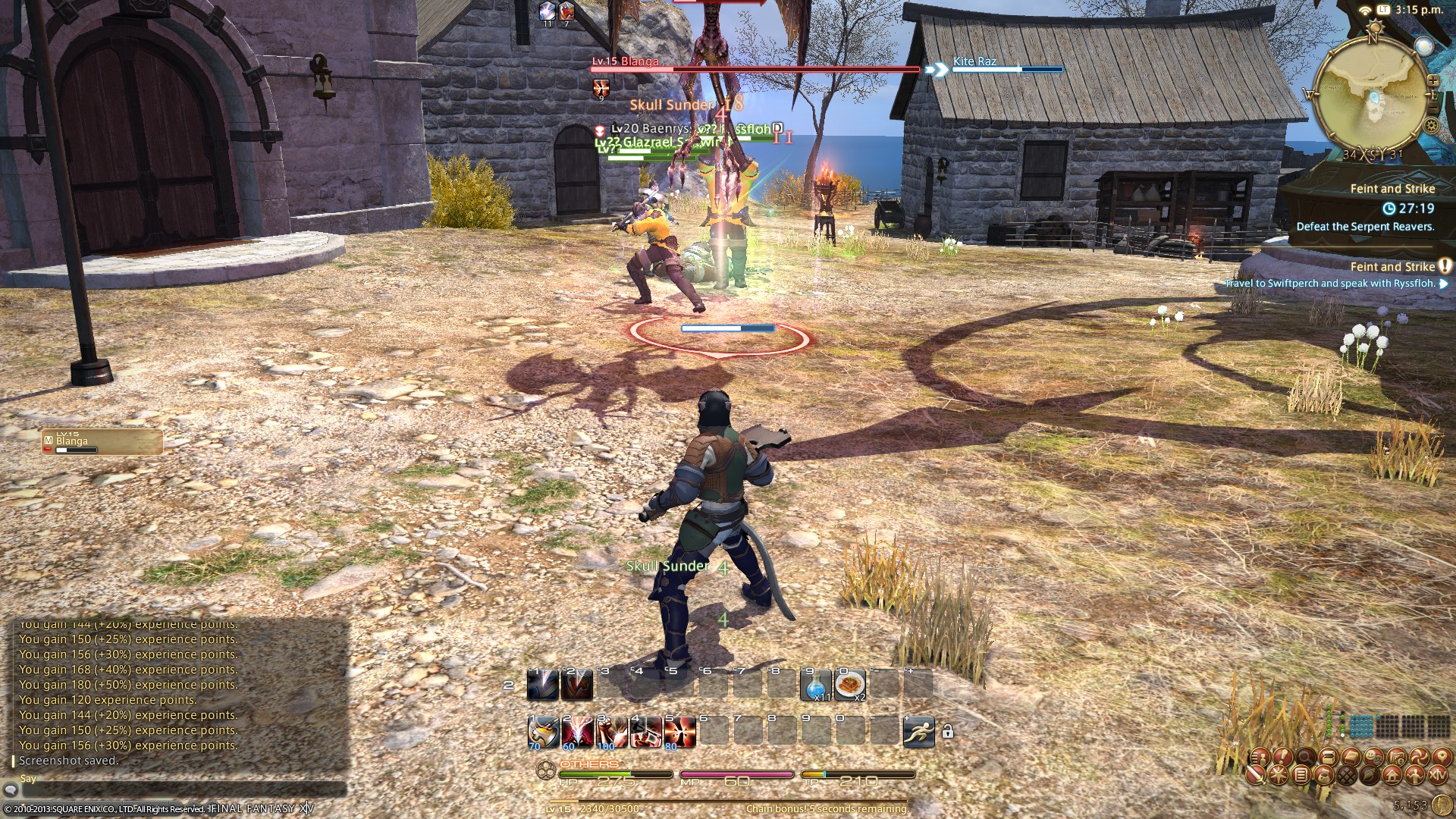Trigger the Sprint running-figure action
This screenshot has width=1456, height=819.
coord(918,732)
